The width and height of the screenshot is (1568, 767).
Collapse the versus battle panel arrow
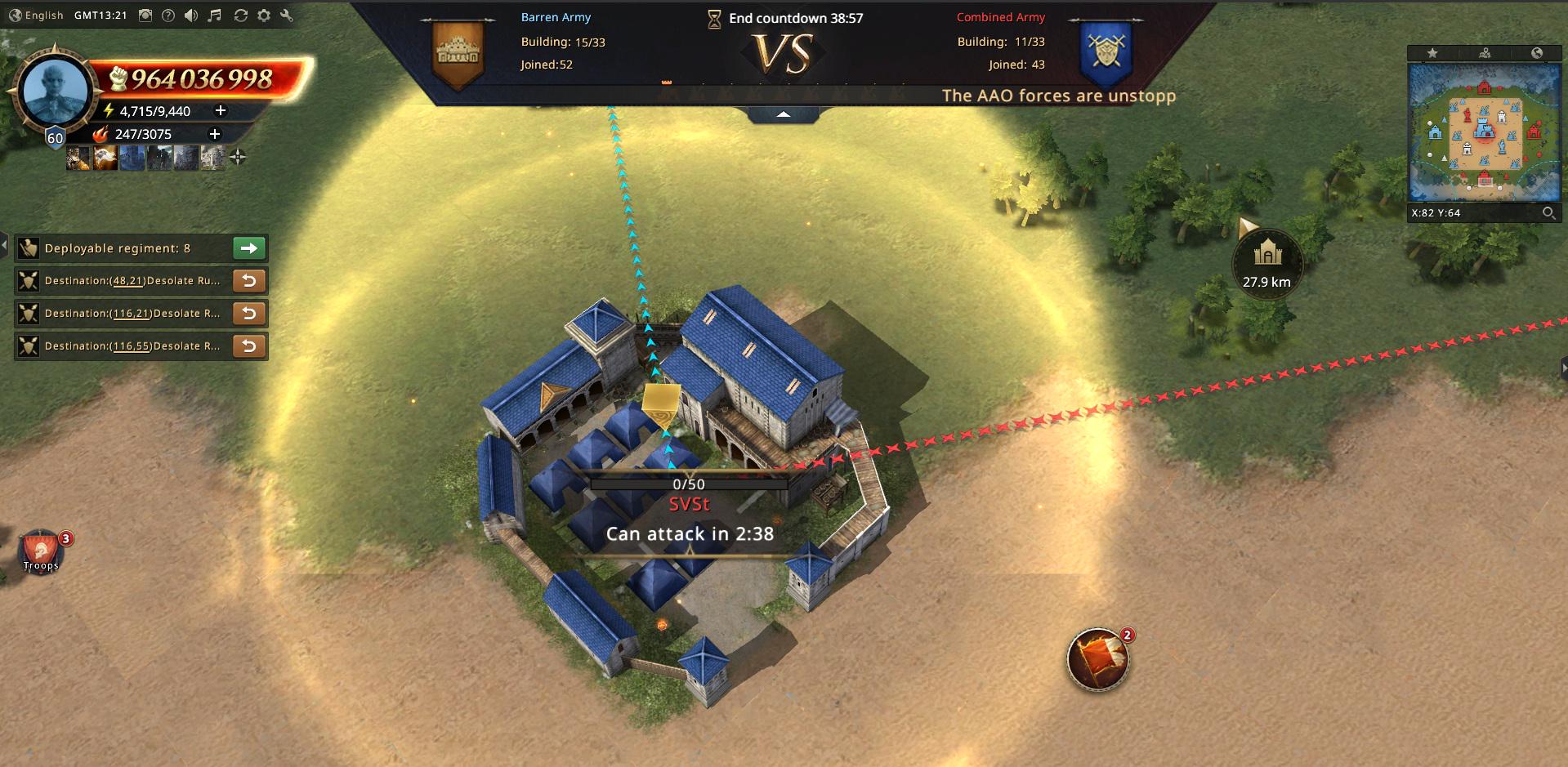tap(783, 114)
